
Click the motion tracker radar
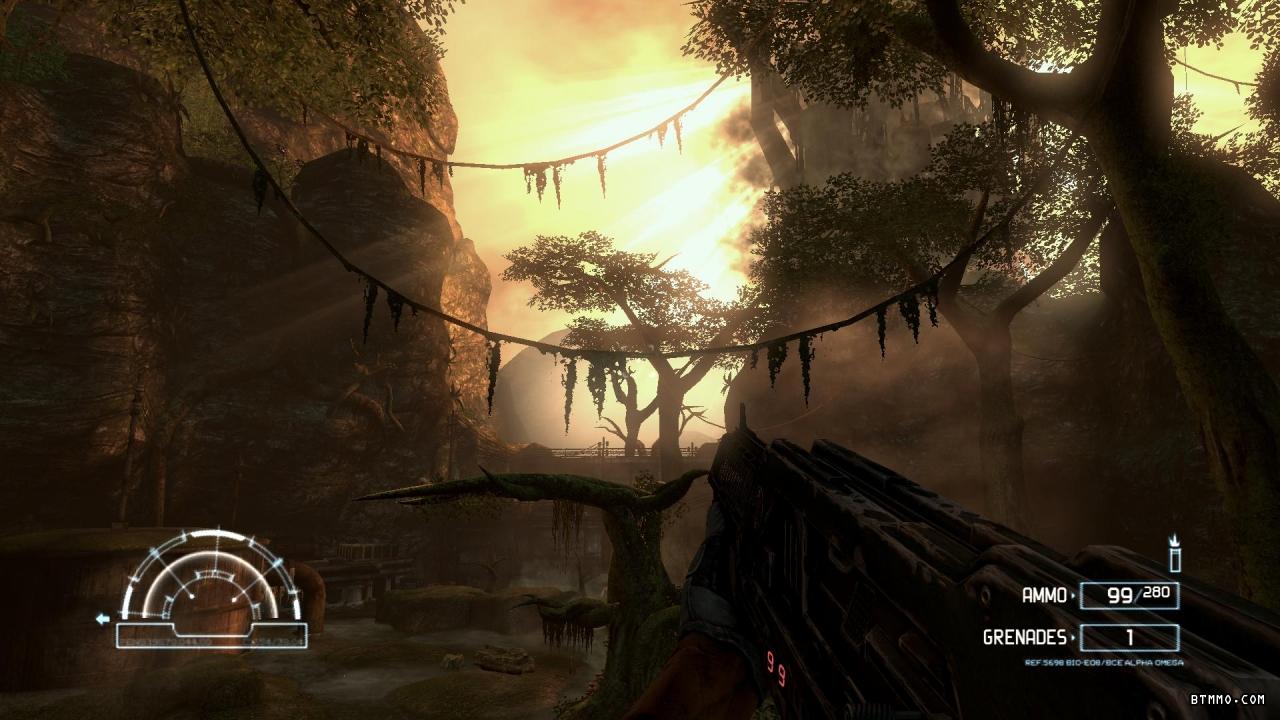pyautogui.click(x=210, y=583)
